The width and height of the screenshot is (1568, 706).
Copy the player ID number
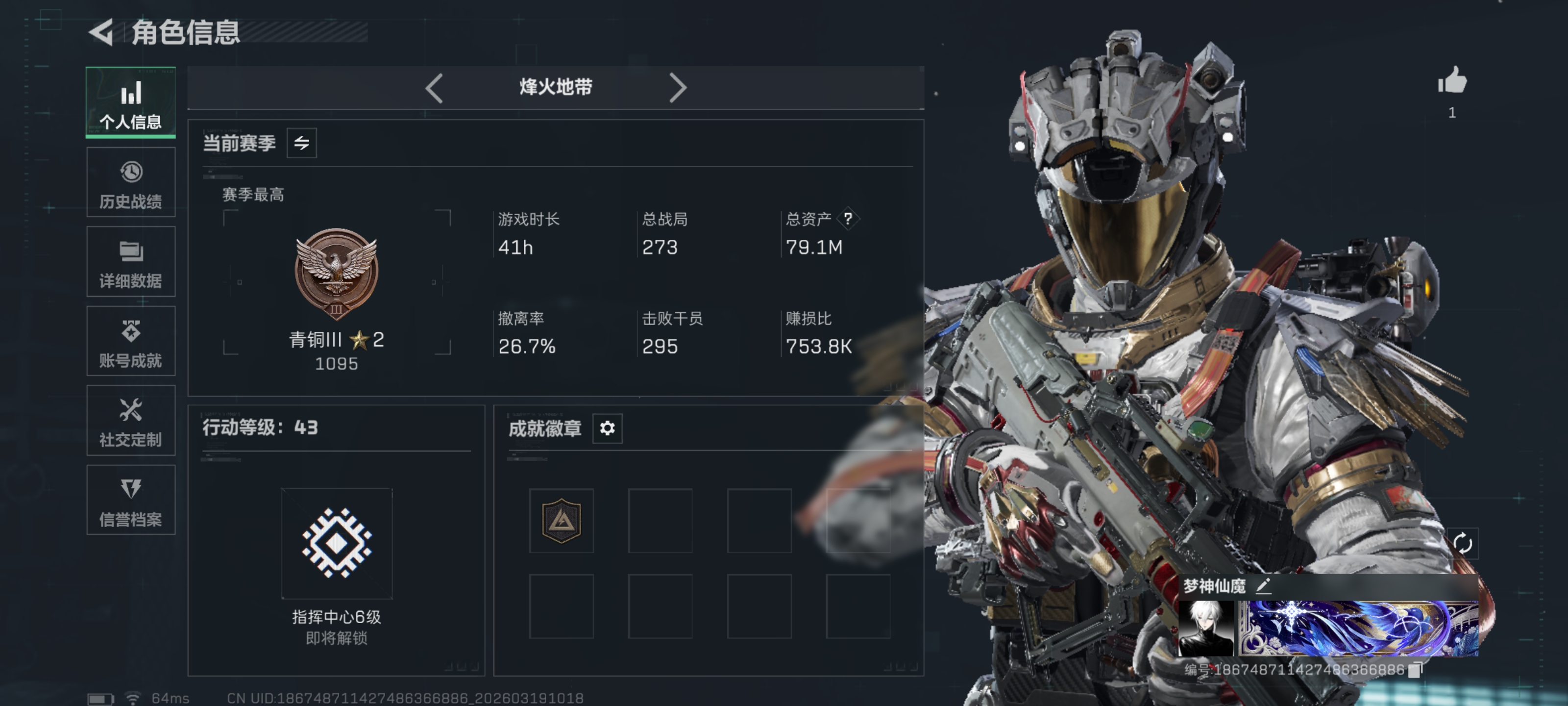click(1416, 669)
